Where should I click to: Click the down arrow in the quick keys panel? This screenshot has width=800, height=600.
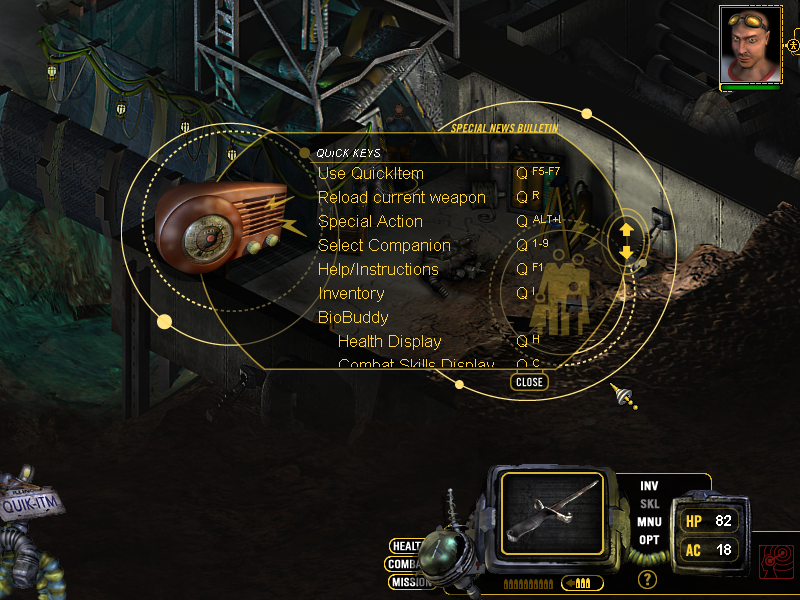point(627,253)
